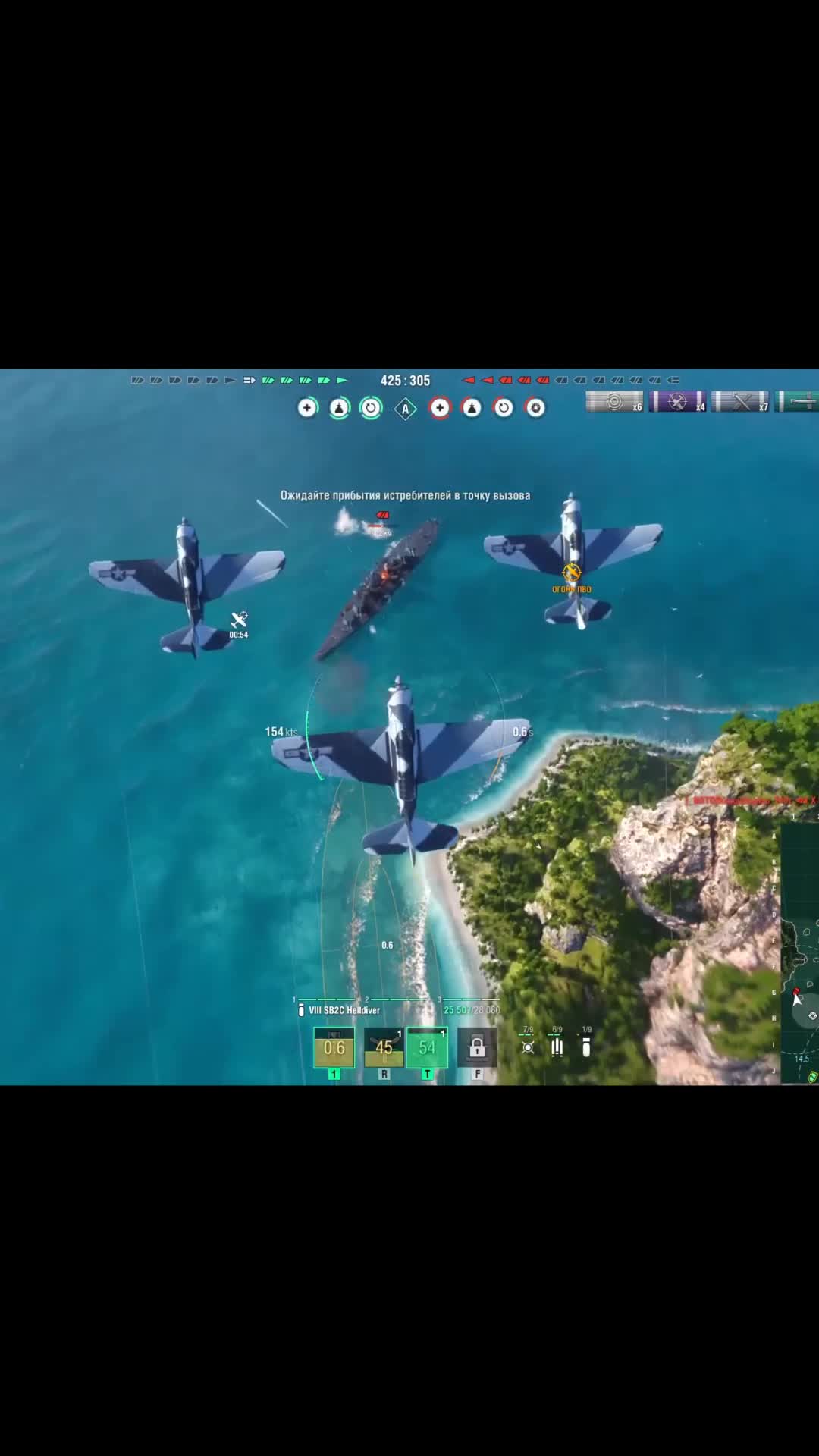Image resolution: width=819 pixels, height=1456 pixels.
Task: Activate the bomb drop slot showing 0.6
Action: [x=334, y=1047]
